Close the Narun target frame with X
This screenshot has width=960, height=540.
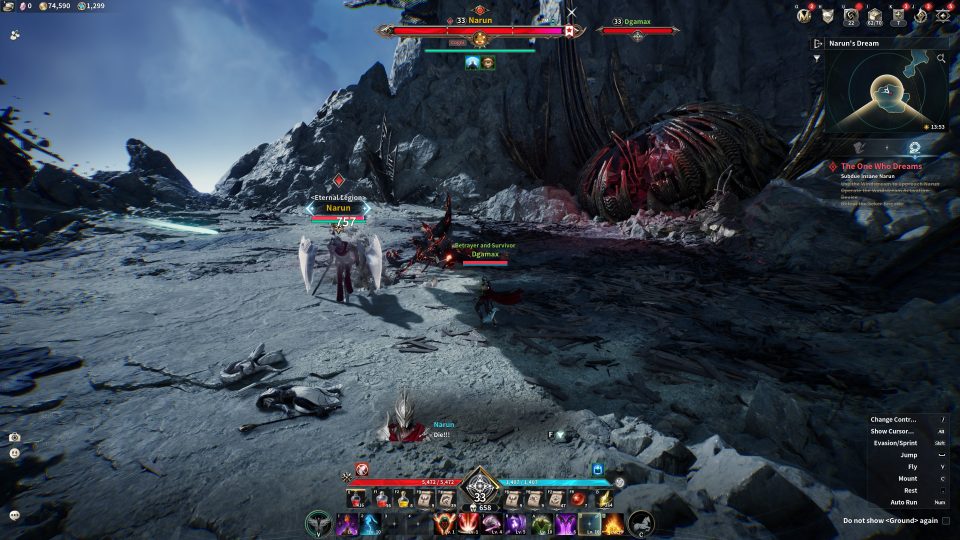click(572, 13)
